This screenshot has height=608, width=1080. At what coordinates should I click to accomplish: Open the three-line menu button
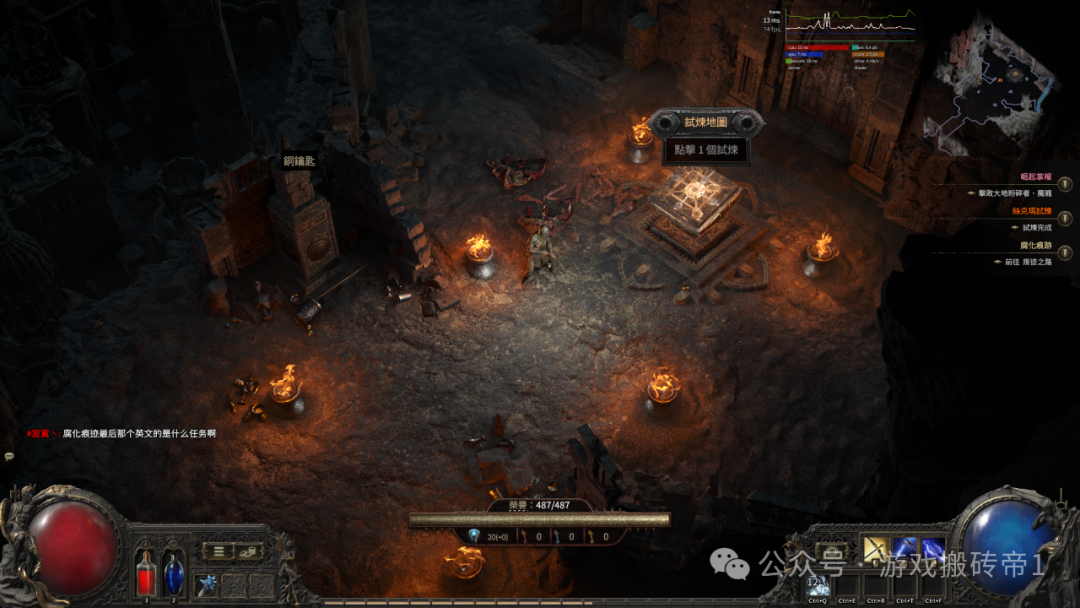coord(219,551)
